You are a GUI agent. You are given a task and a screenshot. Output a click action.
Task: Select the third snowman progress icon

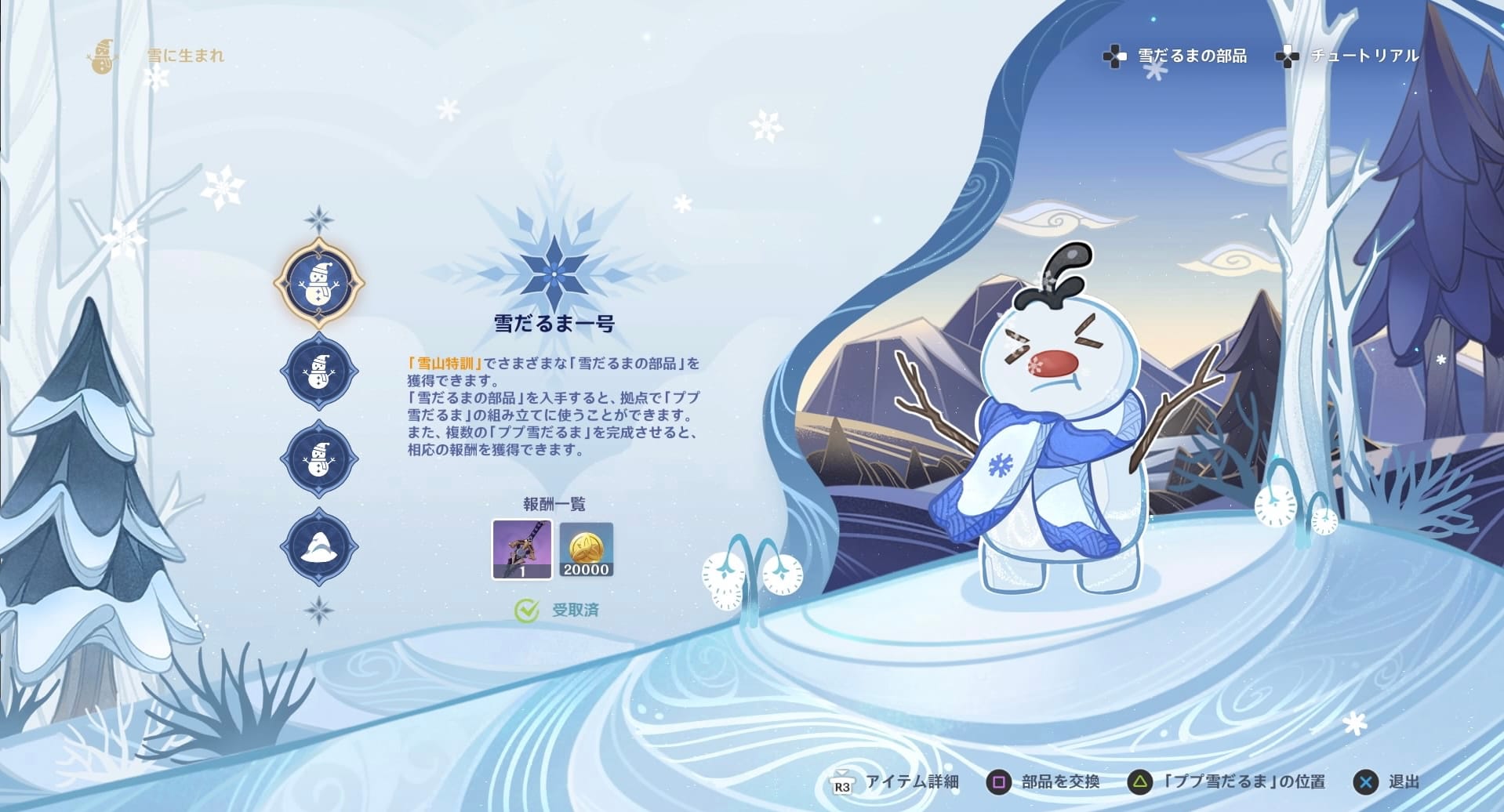(319, 459)
